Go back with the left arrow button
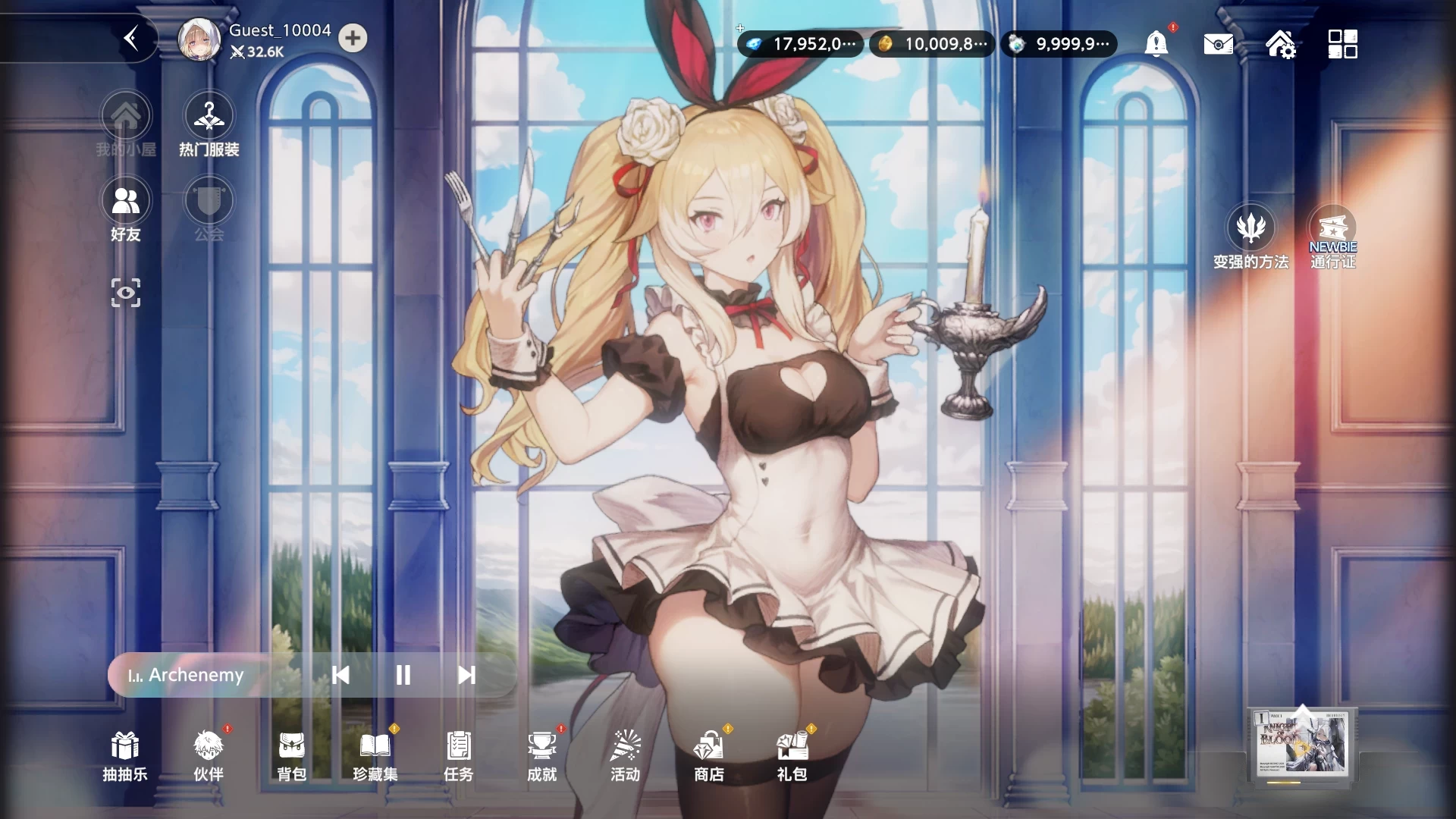Viewport: 1456px width, 819px height. point(131,39)
